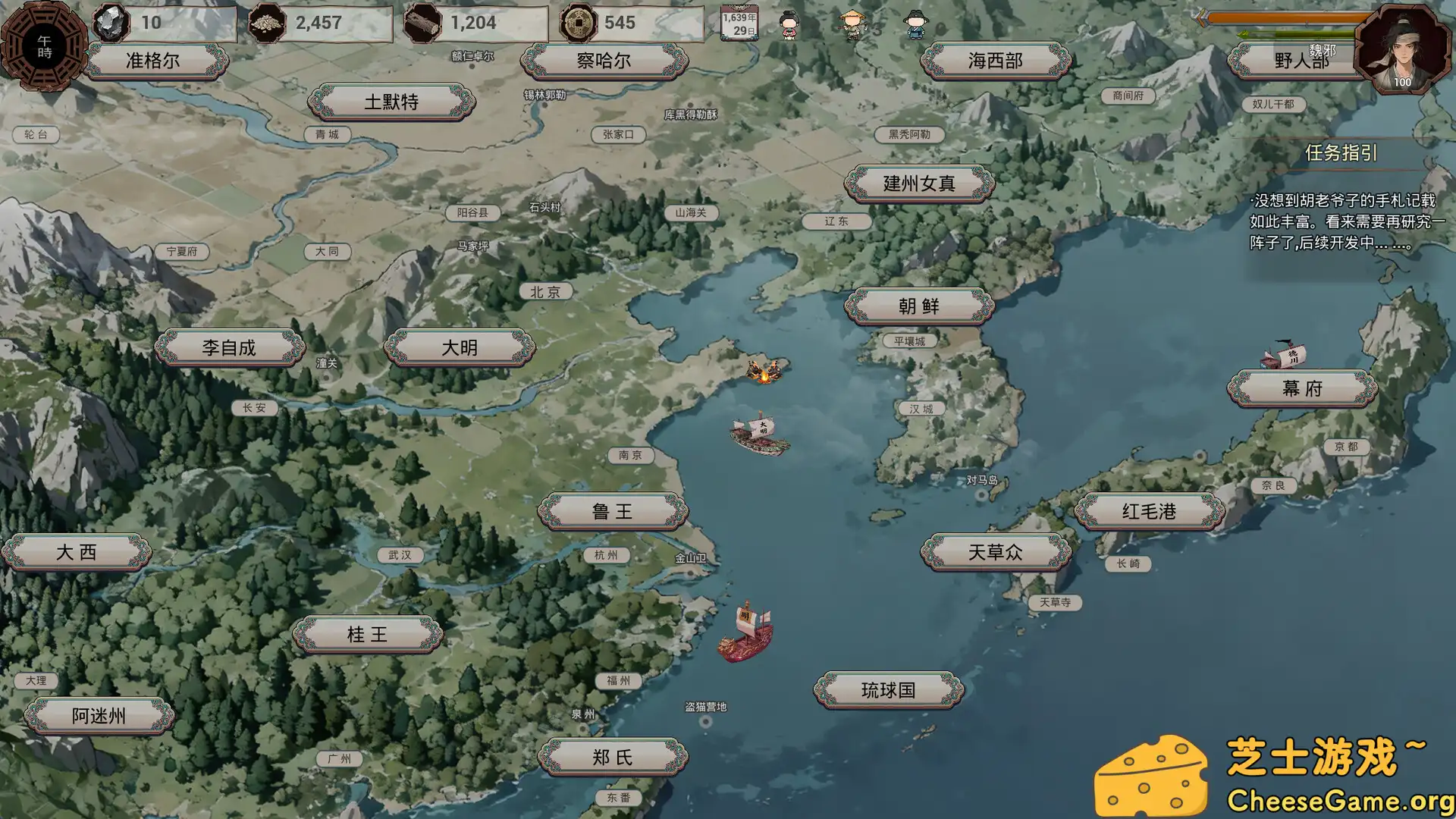
Task: Click the pink-clad girl character icon
Action: coord(789,27)
